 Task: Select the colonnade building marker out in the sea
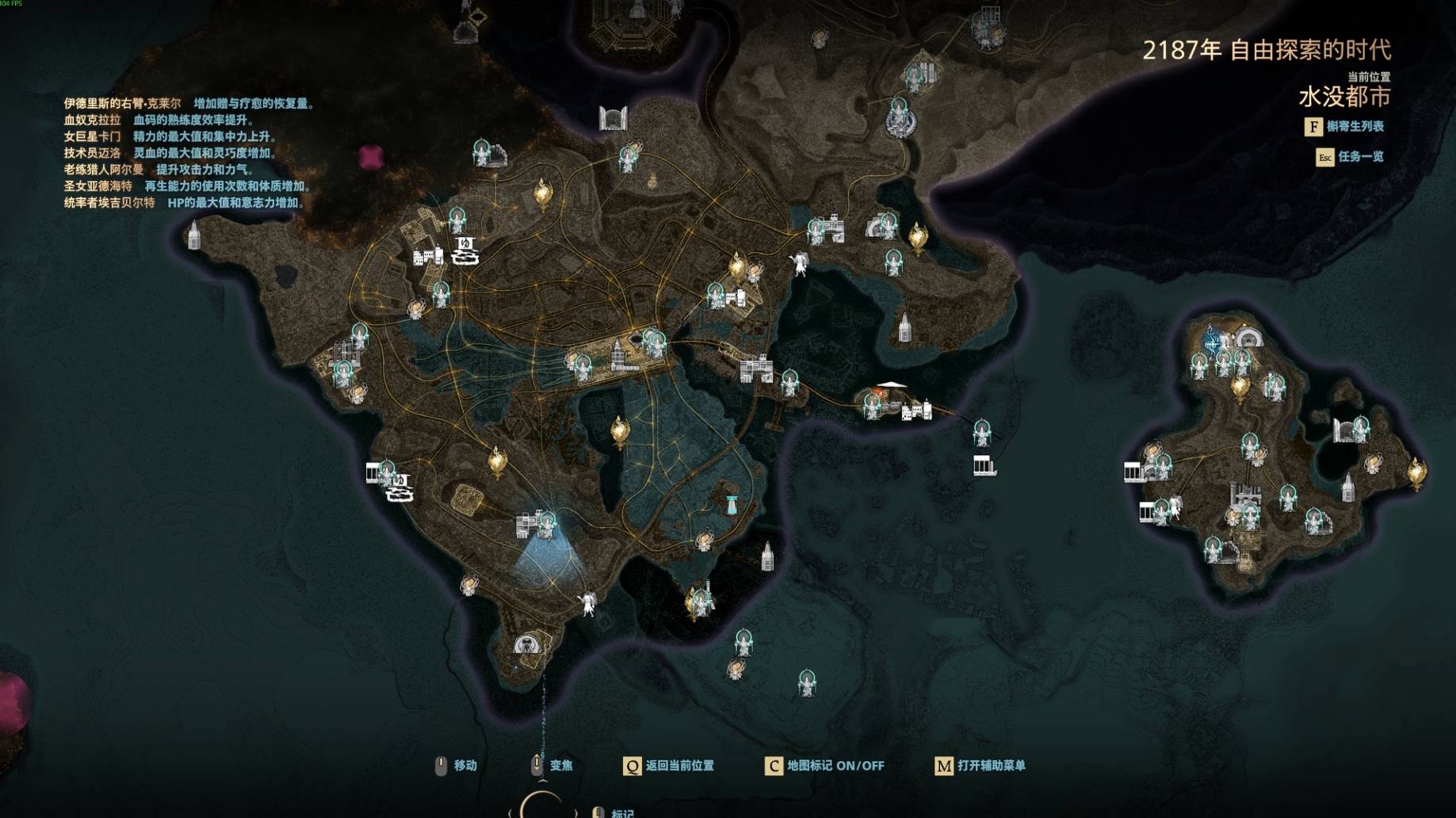[984, 466]
